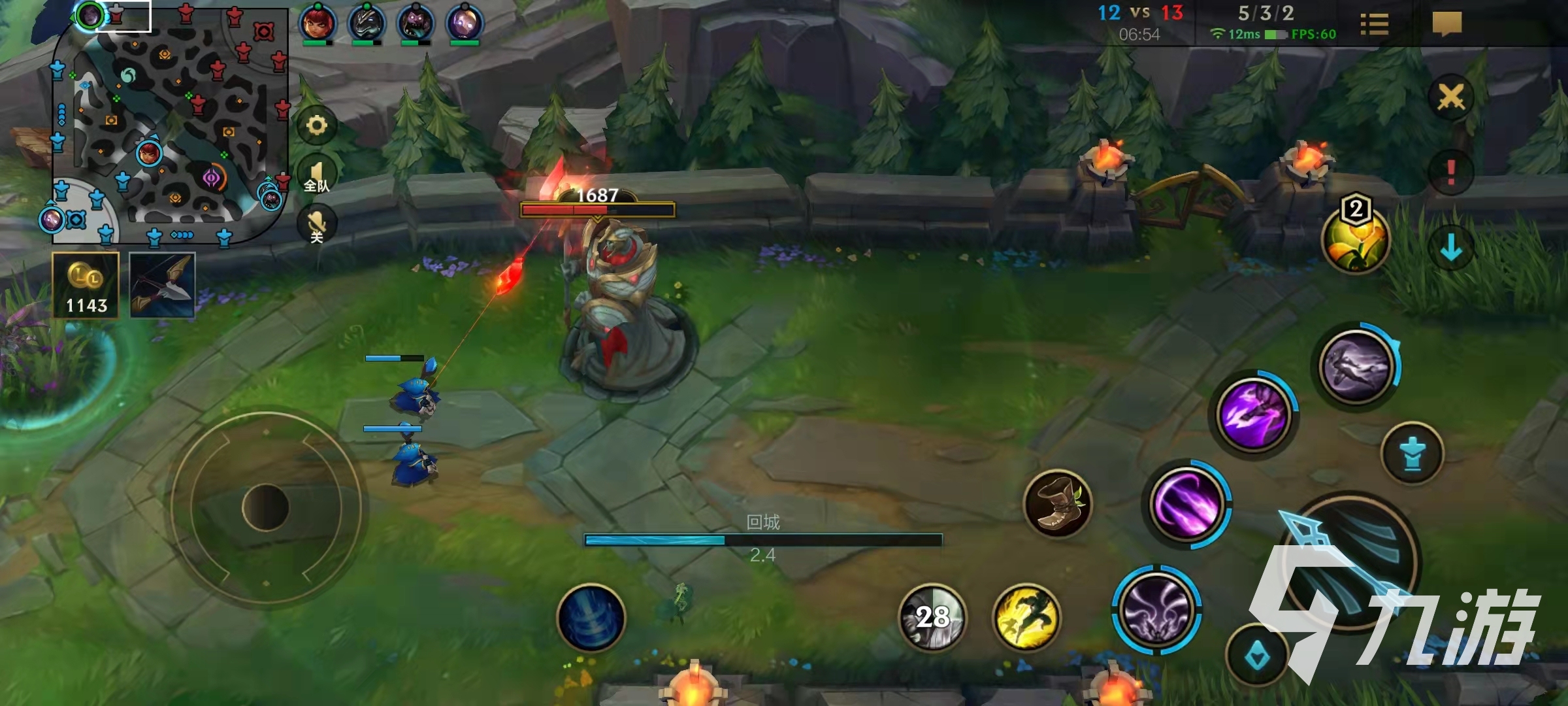The height and width of the screenshot is (706, 1568).
Task: Target turrets with the tower button
Action: tap(1413, 453)
